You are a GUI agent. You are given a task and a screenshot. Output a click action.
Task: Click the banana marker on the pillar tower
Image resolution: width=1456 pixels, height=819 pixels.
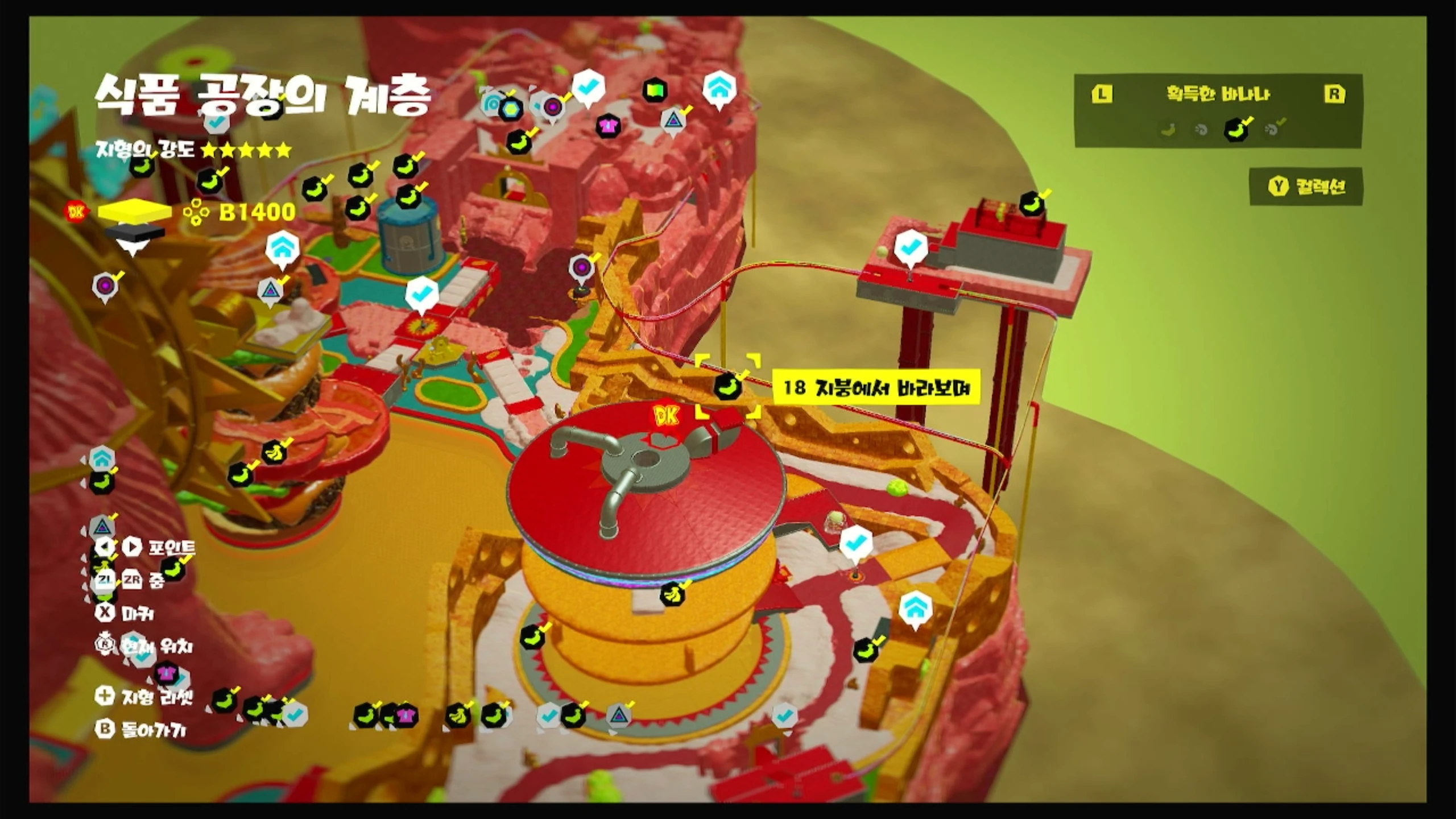[x=1032, y=204]
